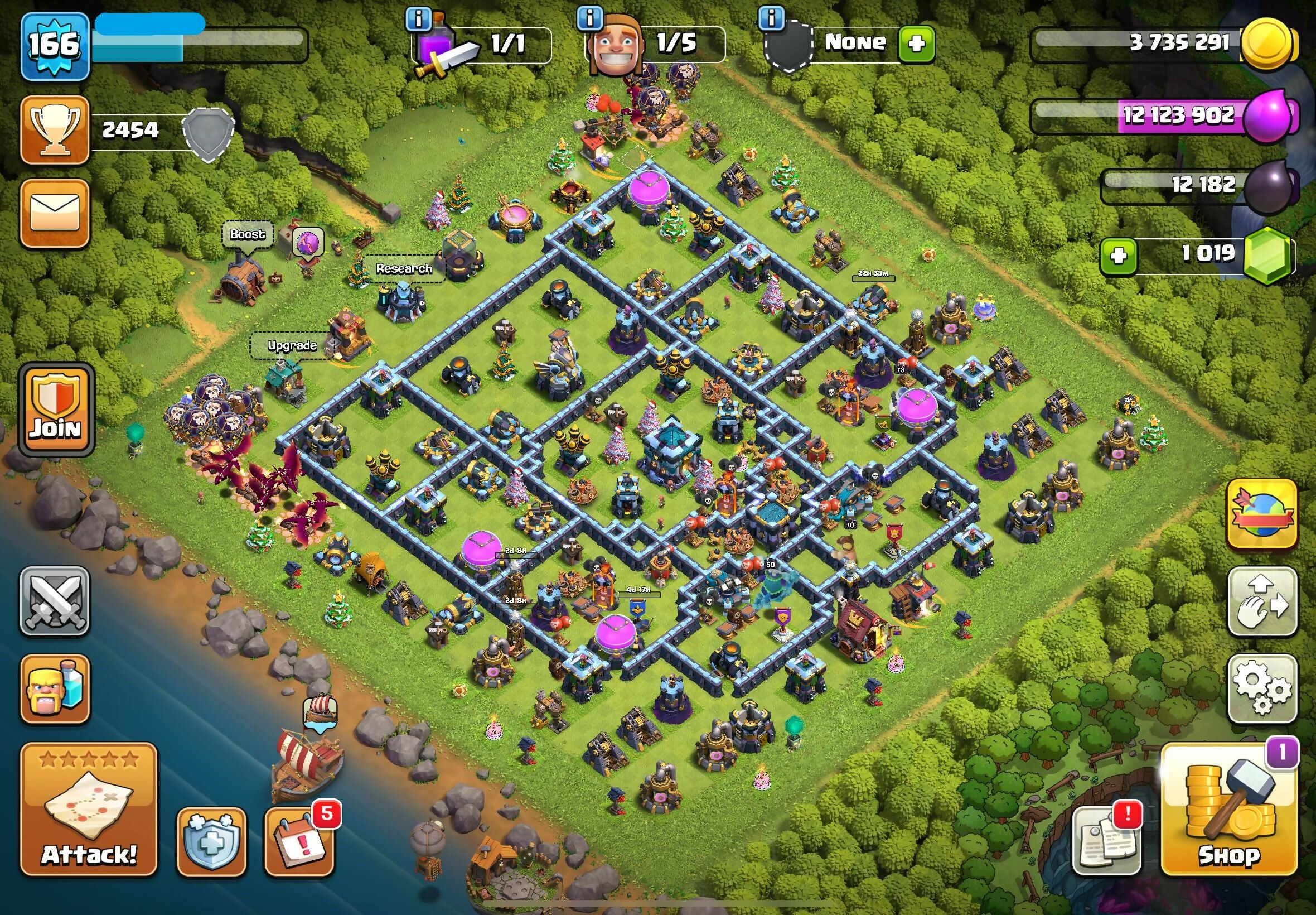The image size is (1316, 915).
Task: Show builder availability info
Action: coord(590,19)
